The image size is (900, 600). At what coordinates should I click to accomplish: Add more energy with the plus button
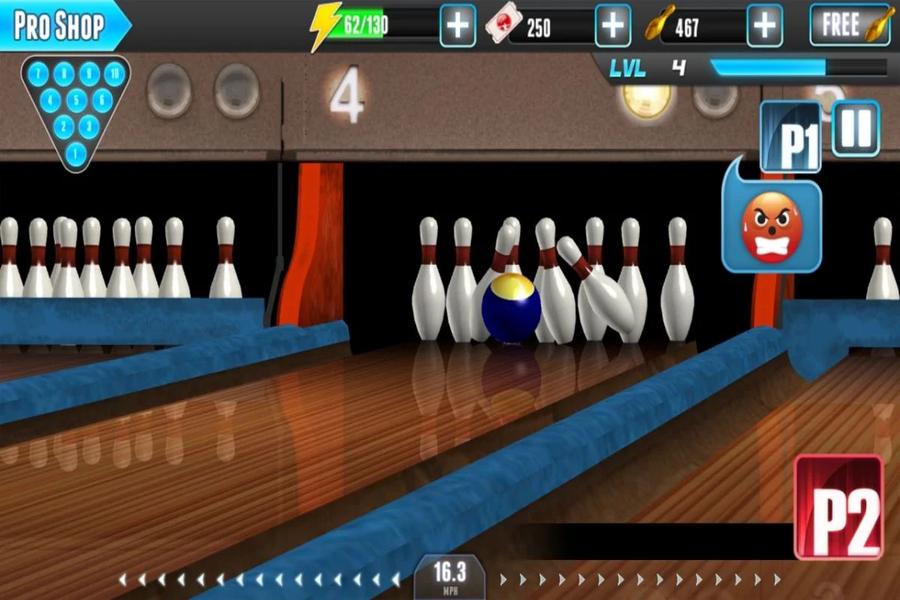click(458, 26)
